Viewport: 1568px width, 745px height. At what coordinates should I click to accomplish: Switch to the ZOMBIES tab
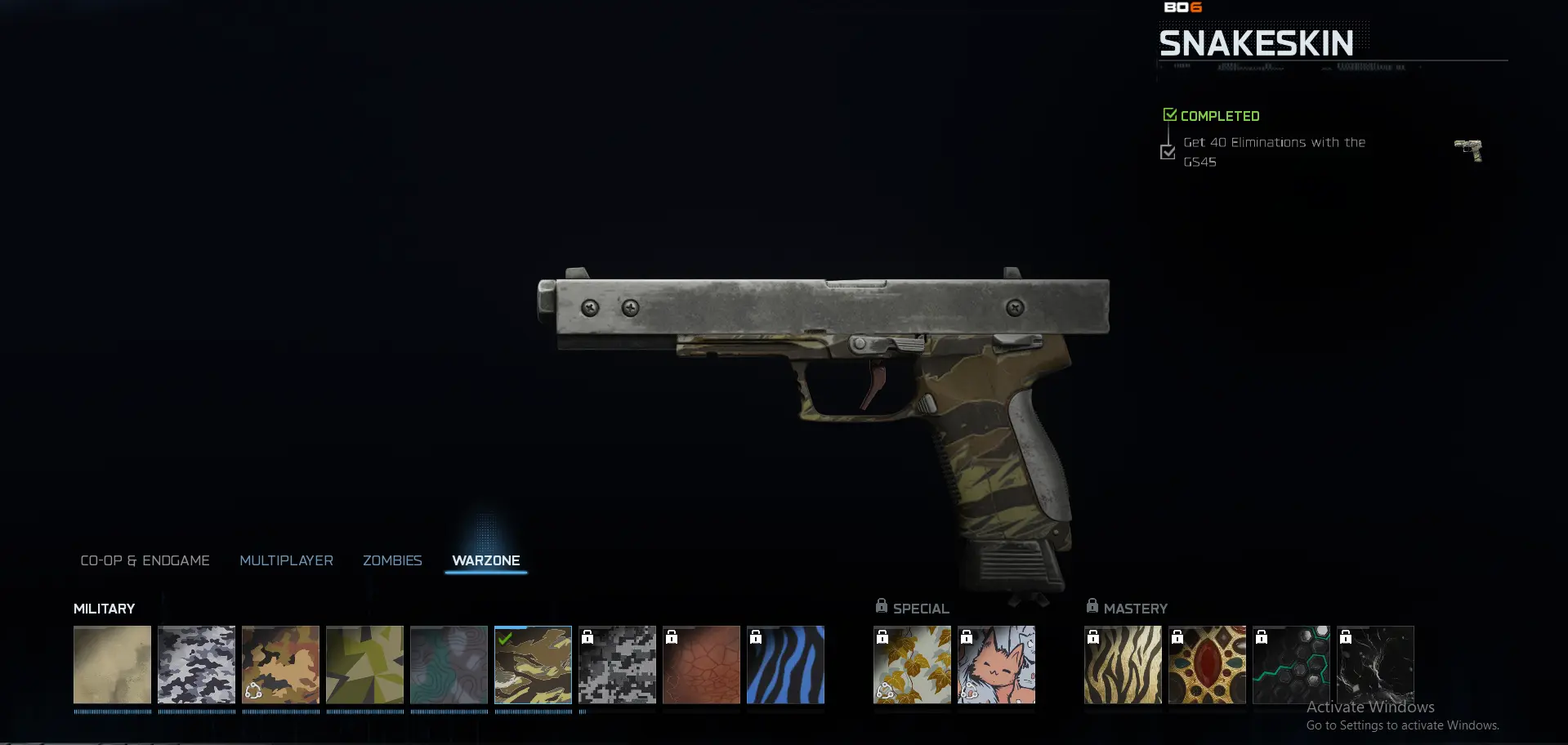click(x=392, y=560)
